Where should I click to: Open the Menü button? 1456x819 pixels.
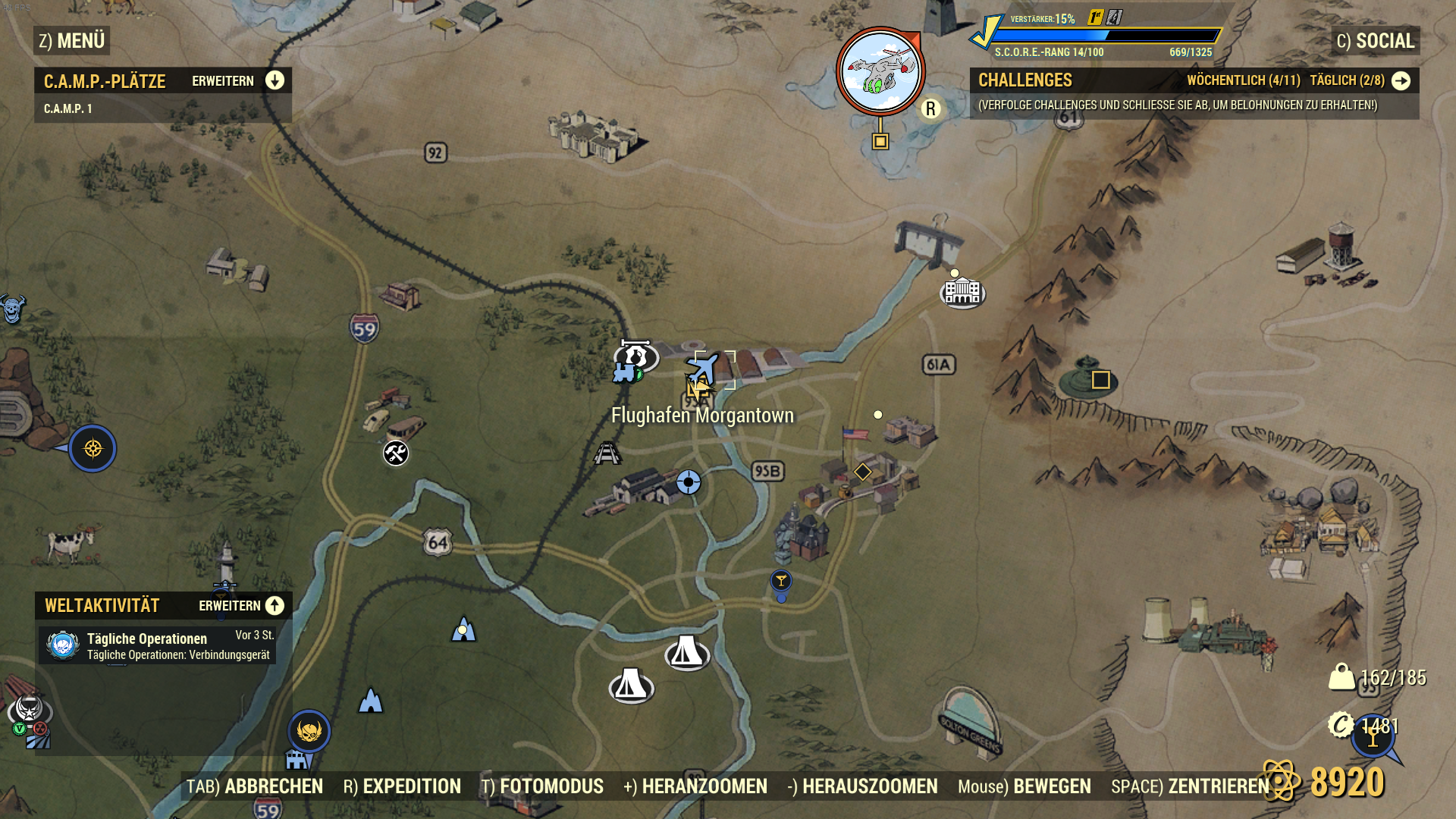(72, 41)
